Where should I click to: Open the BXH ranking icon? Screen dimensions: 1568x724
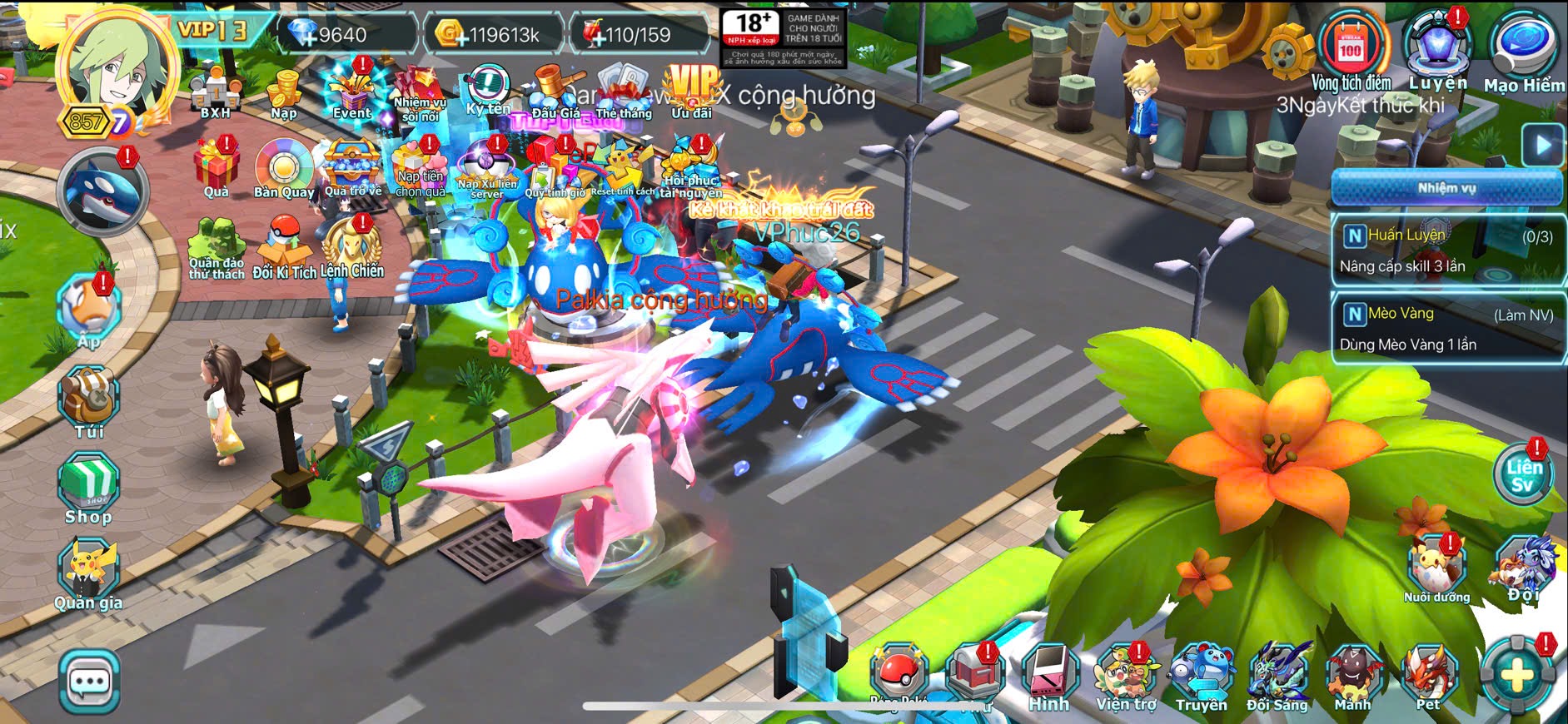[x=216, y=93]
